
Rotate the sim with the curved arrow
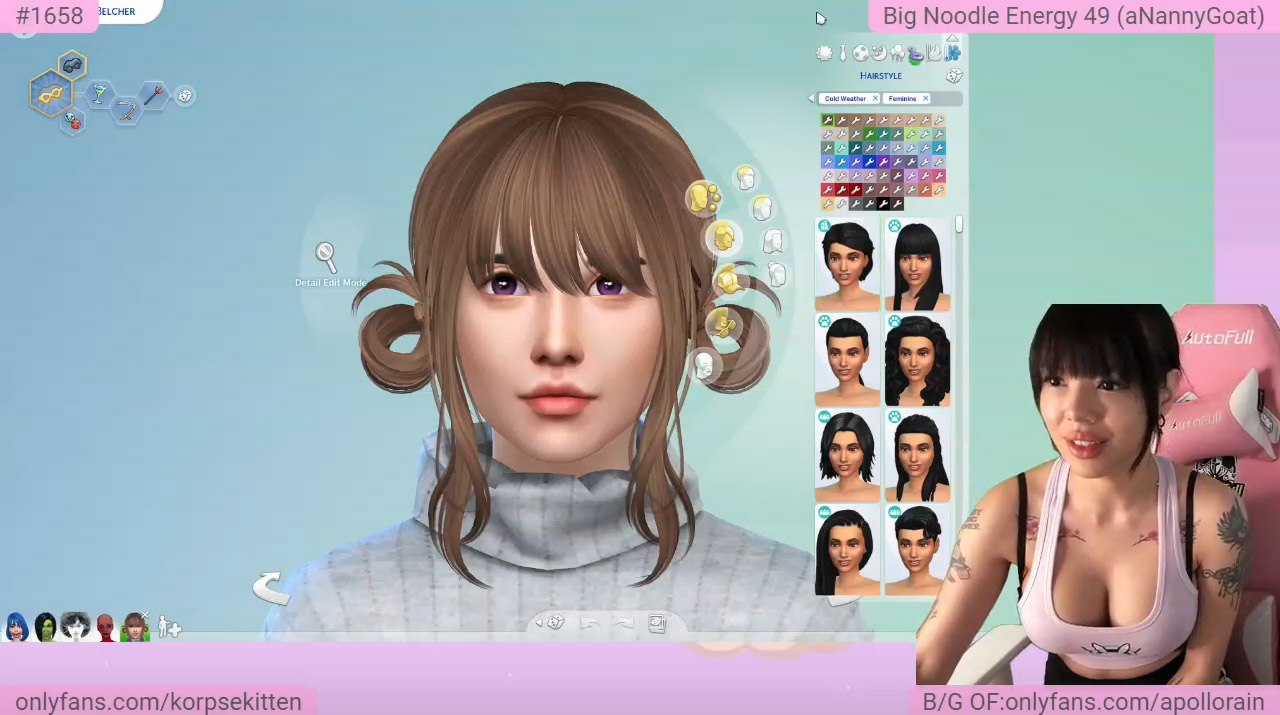coord(268,587)
